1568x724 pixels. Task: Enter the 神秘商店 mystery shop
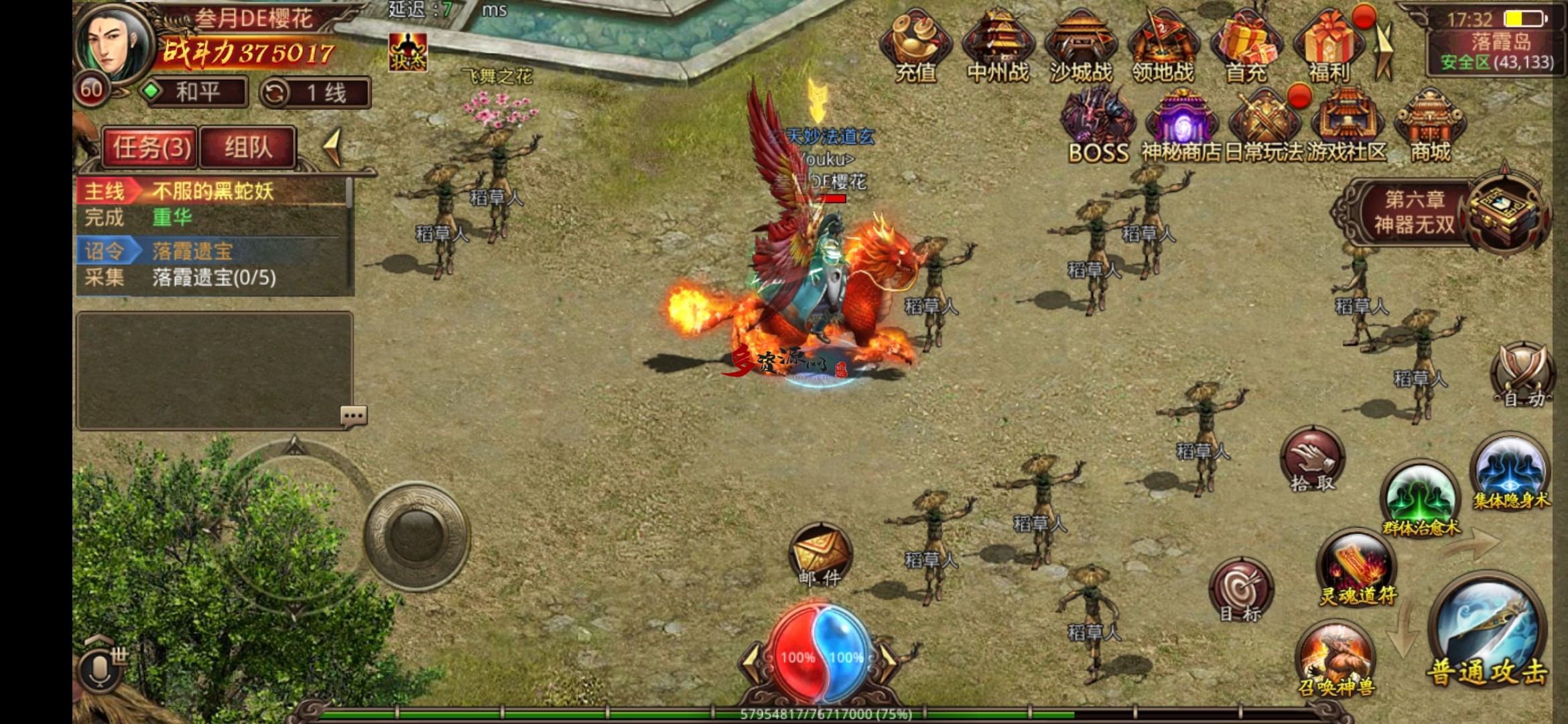[1181, 127]
